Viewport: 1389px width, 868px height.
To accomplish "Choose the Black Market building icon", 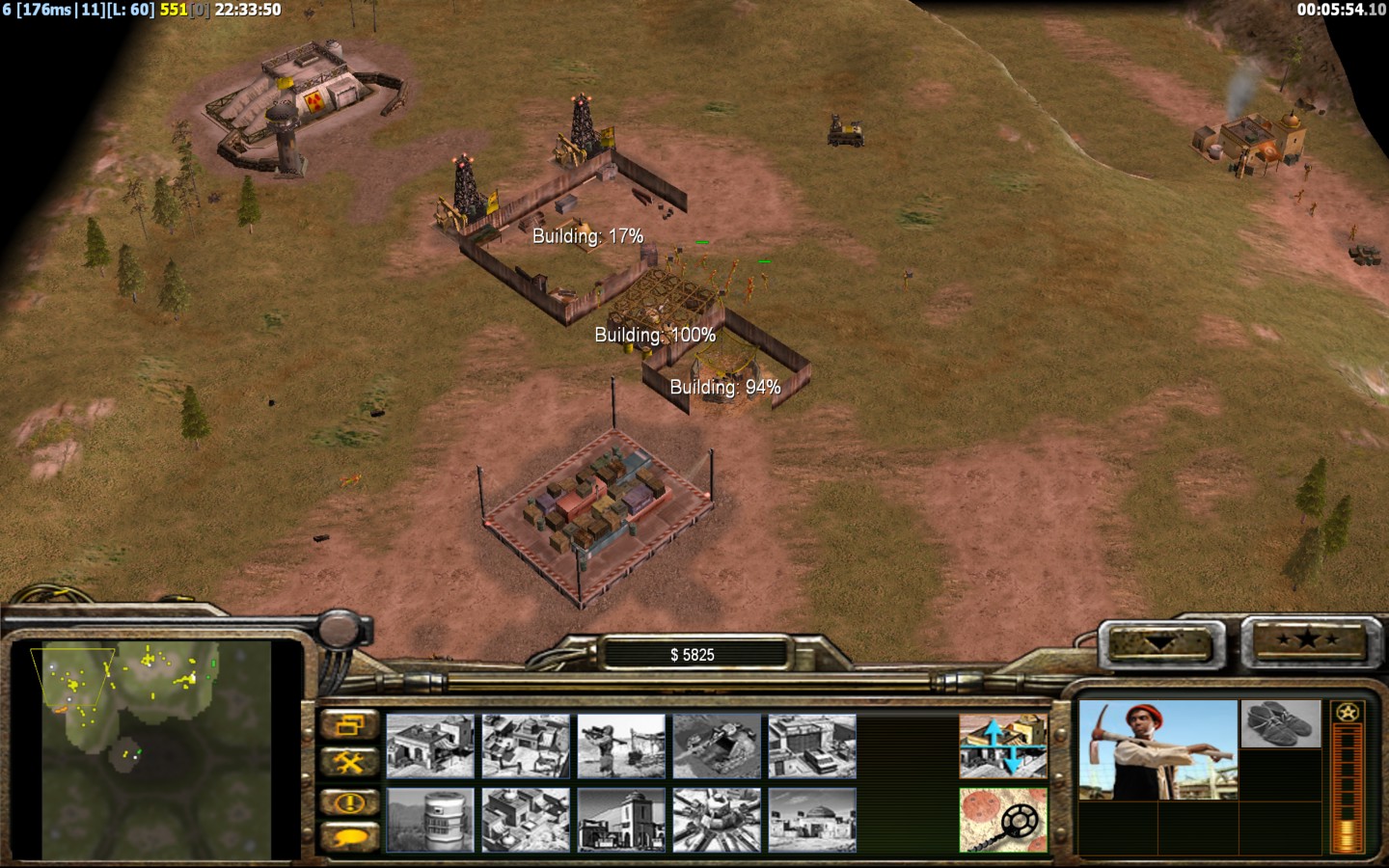I will (x=621, y=820).
